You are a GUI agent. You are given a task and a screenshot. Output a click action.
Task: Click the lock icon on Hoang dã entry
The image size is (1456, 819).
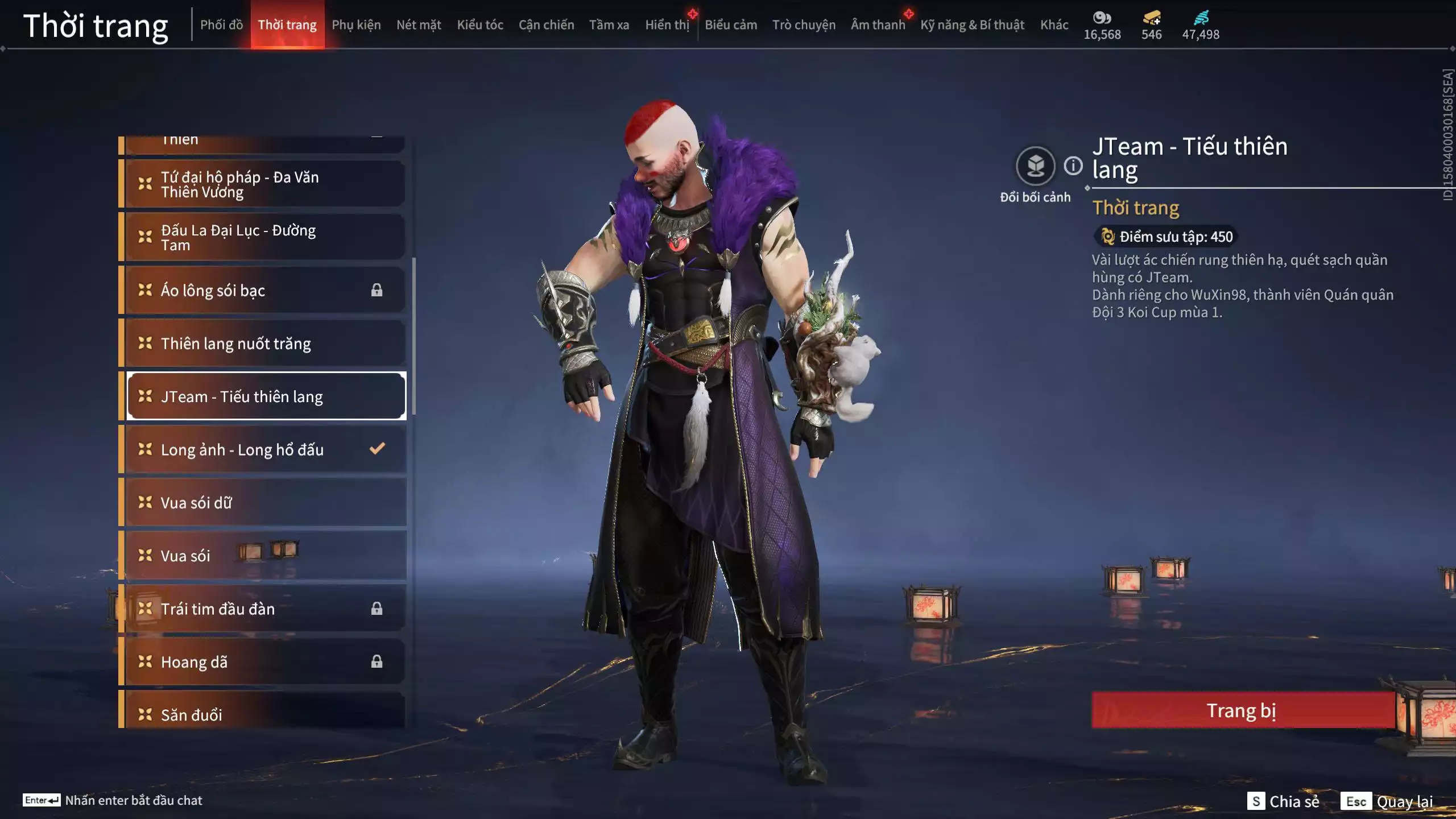pyautogui.click(x=377, y=661)
